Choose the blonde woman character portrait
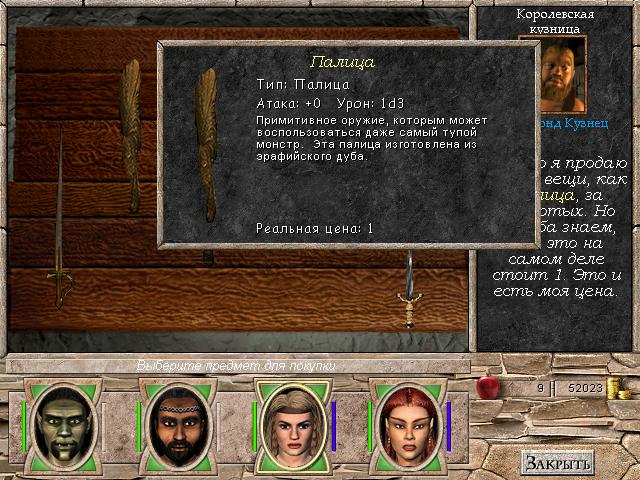The image size is (640, 480). click(291, 425)
